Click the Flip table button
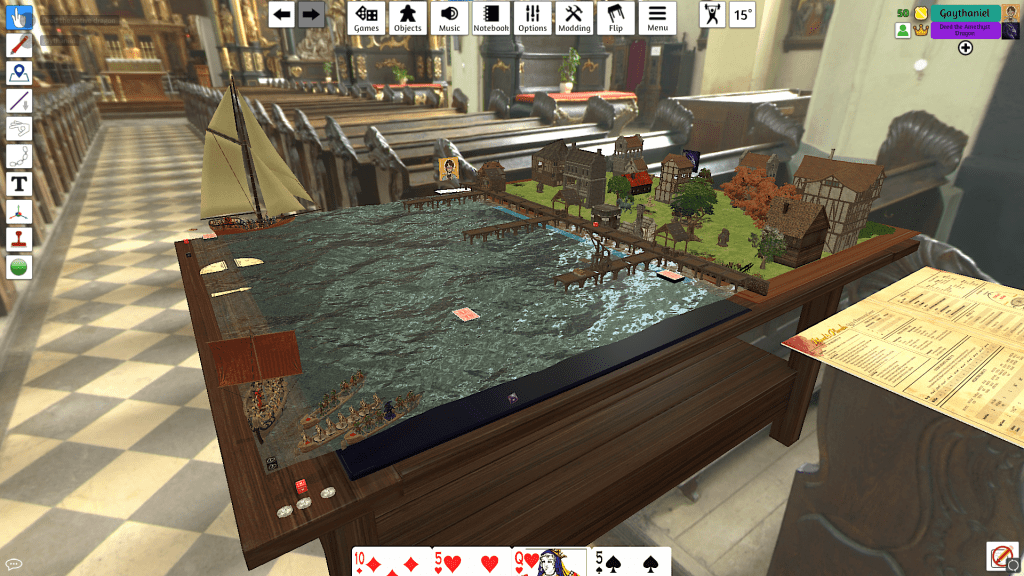Viewport: 1024px width, 576px height. (616, 17)
